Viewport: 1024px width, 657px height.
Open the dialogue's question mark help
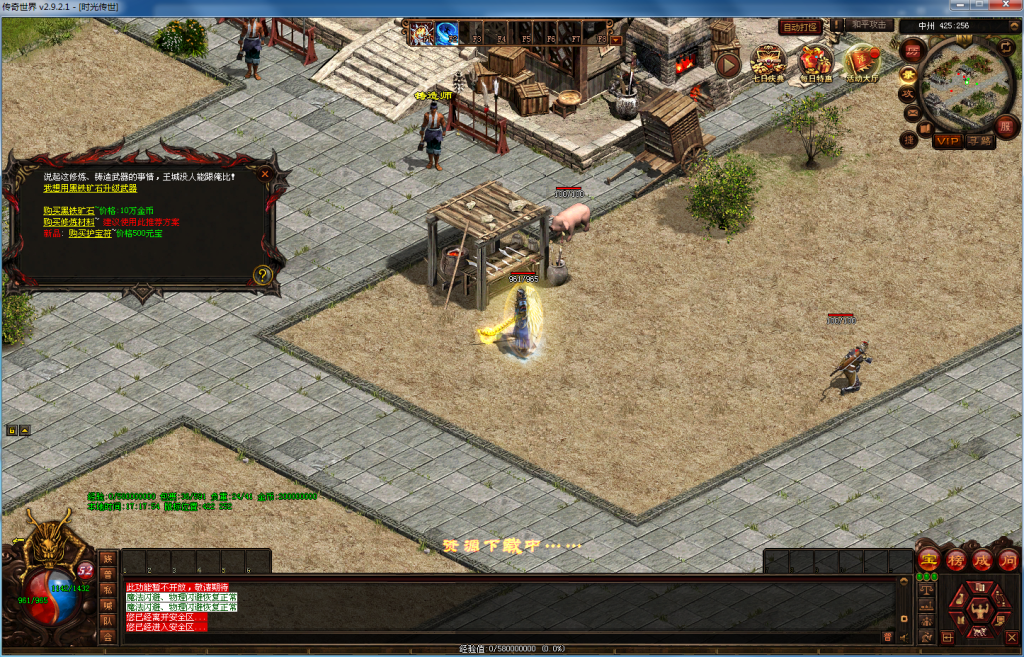tap(262, 275)
